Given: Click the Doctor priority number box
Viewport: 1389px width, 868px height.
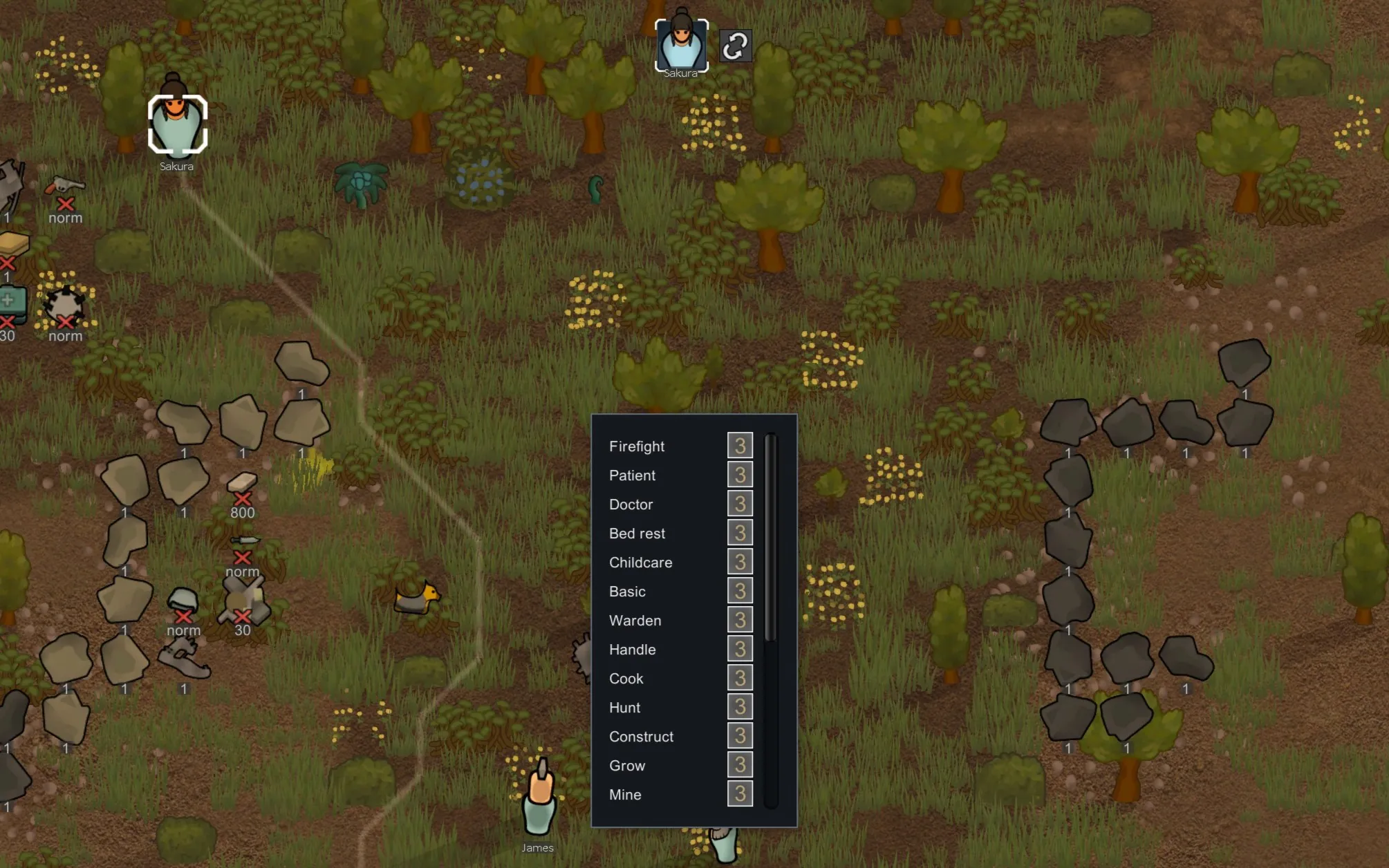Looking at the screenshot, I should point(740,504).
